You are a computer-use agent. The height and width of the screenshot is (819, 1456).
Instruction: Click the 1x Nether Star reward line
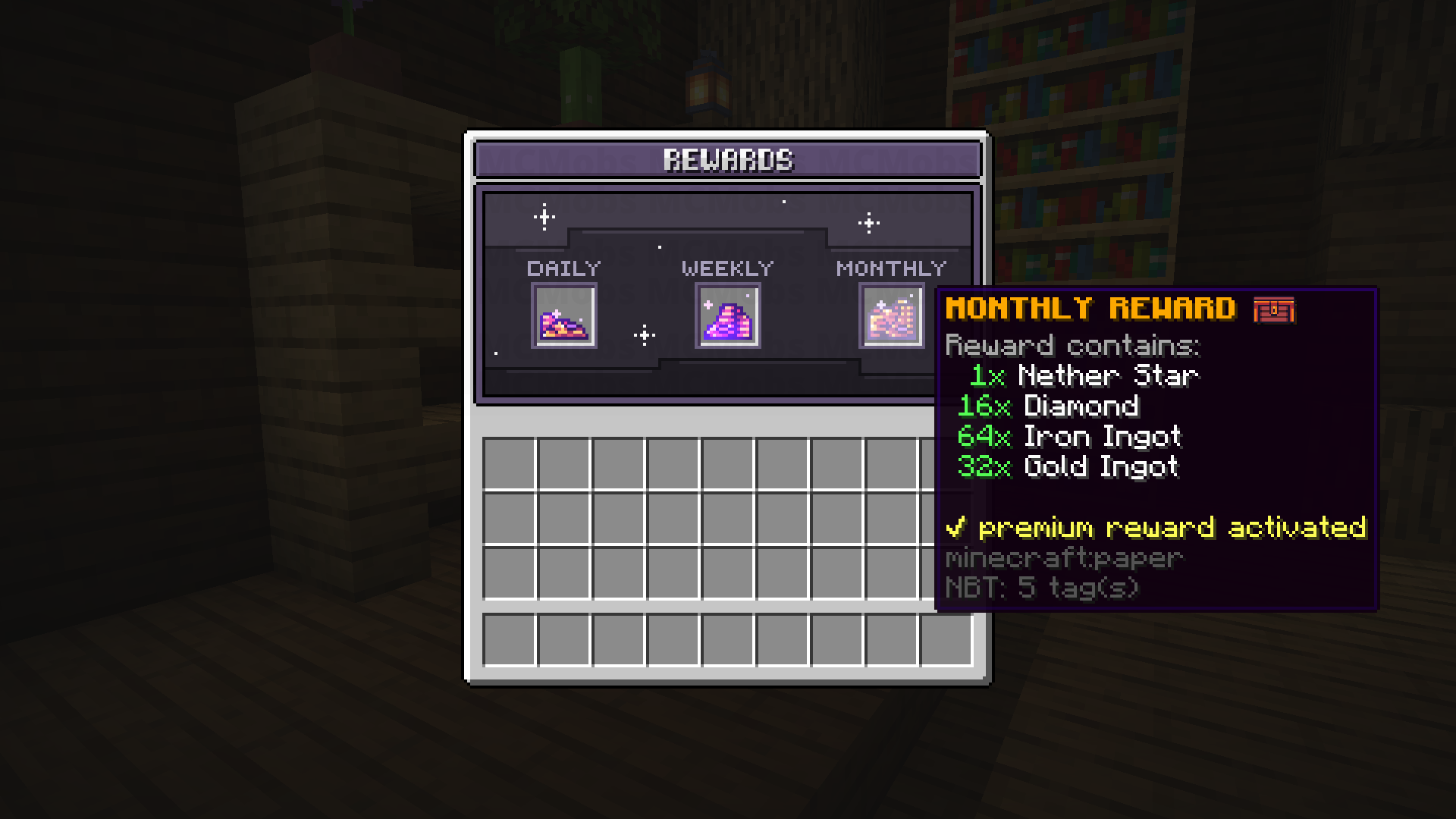pyautogui.click(x=1084, y=375)
